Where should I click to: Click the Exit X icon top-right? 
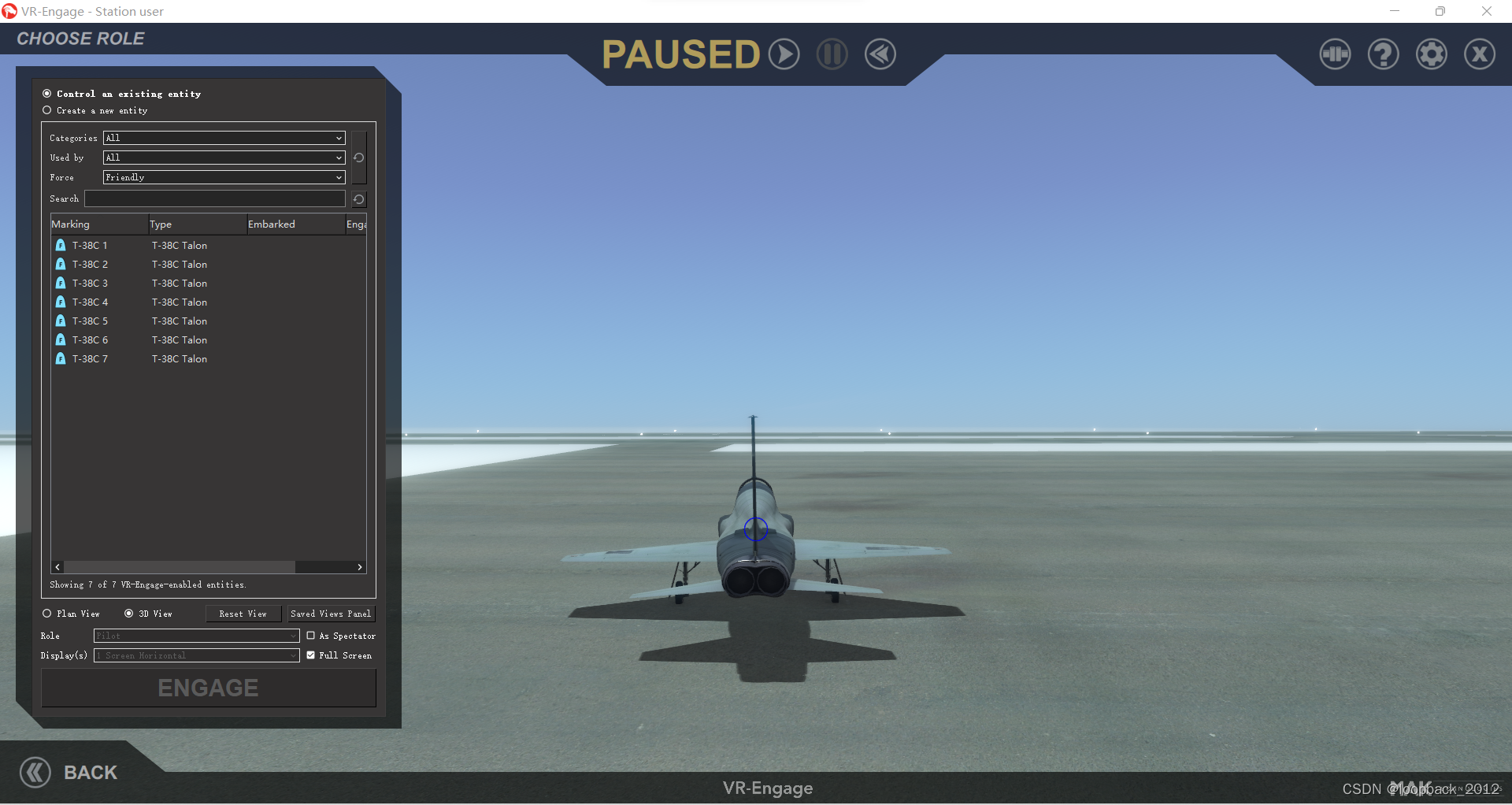point(1479,54)
